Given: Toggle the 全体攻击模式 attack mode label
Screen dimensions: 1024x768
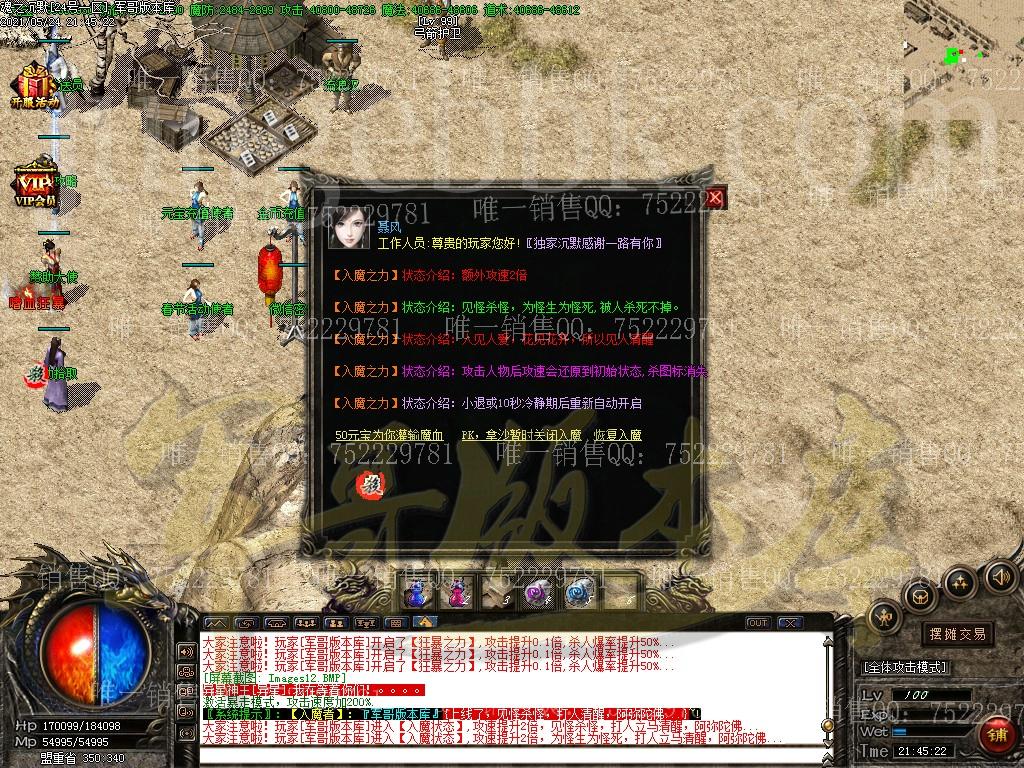Looking at the screenshot, I should pyautogui.click(x=904, y=667).
